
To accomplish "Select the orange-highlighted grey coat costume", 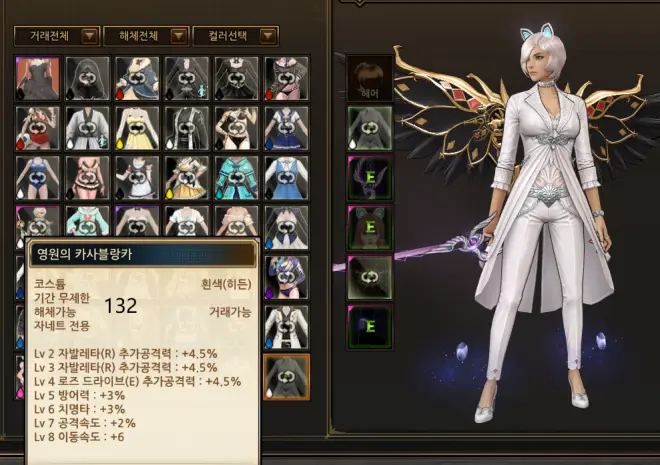I will (x=285, y=376).
